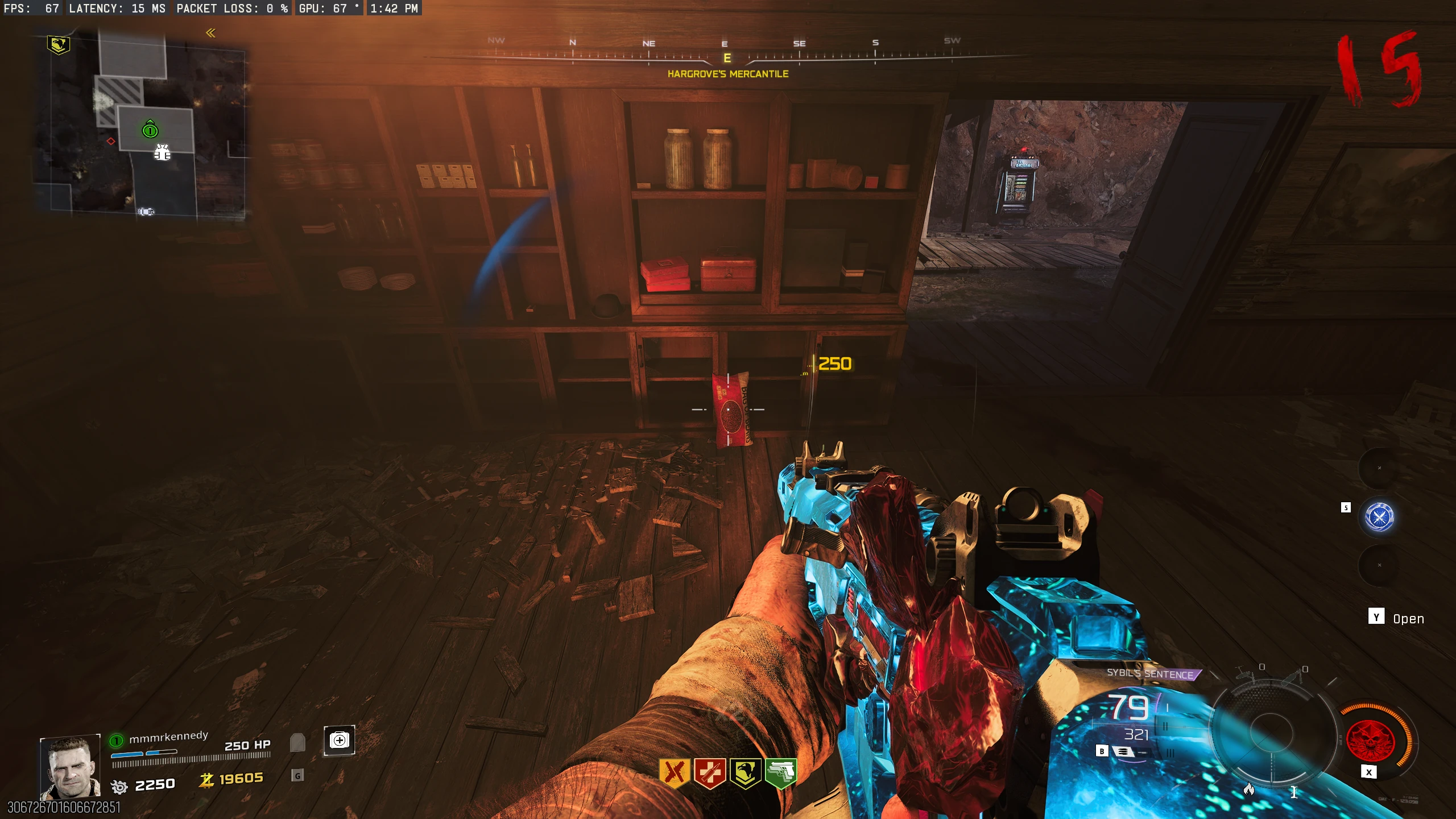This screenshot has height=819, width=1456.
Task: Activate the red skull field upgrade
Action: (x=1370, y=740)
